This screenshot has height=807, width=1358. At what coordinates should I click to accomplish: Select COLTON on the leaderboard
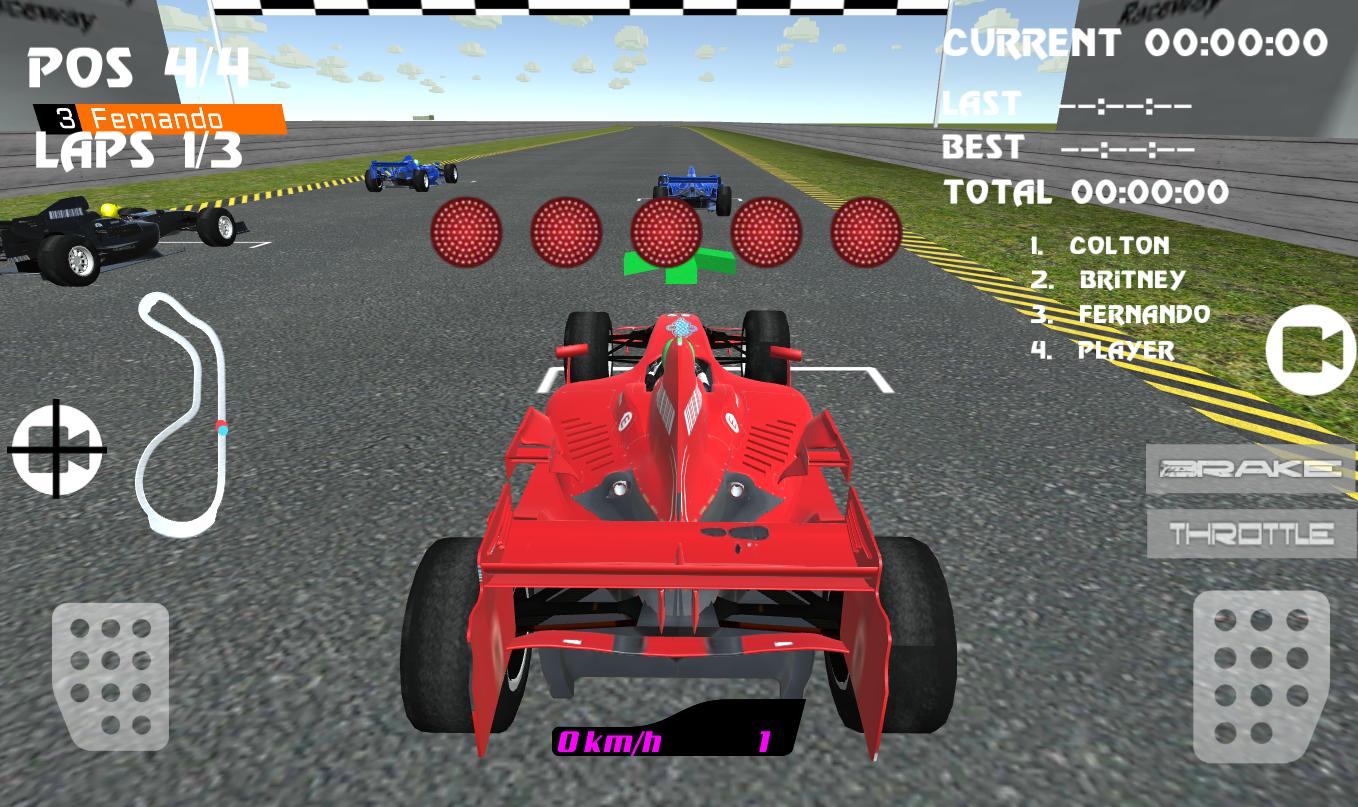click(x=1119, y=246)
